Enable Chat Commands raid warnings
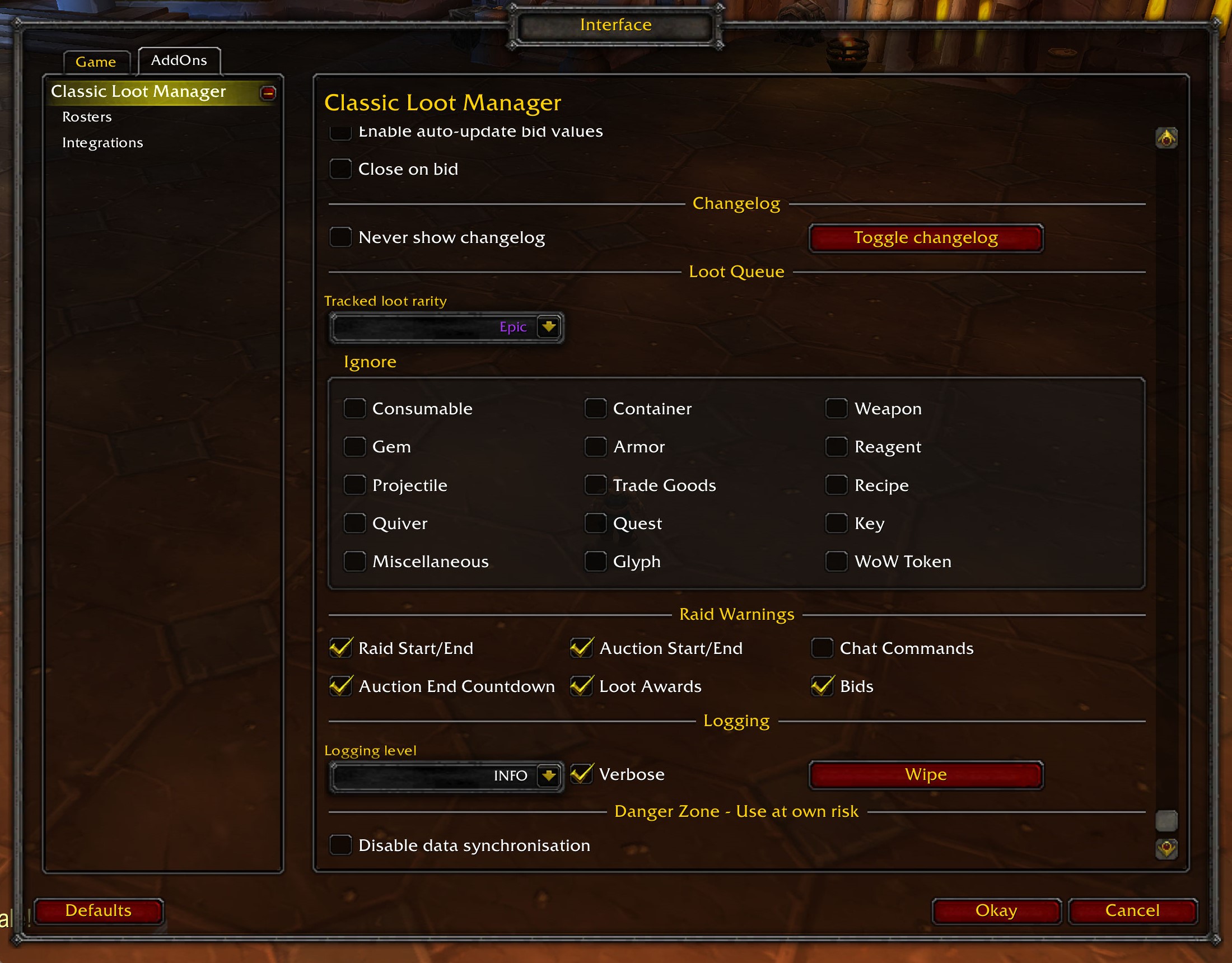Image resolution: width=1232 pixels, height=963 pixels. (x=822, y=648)
